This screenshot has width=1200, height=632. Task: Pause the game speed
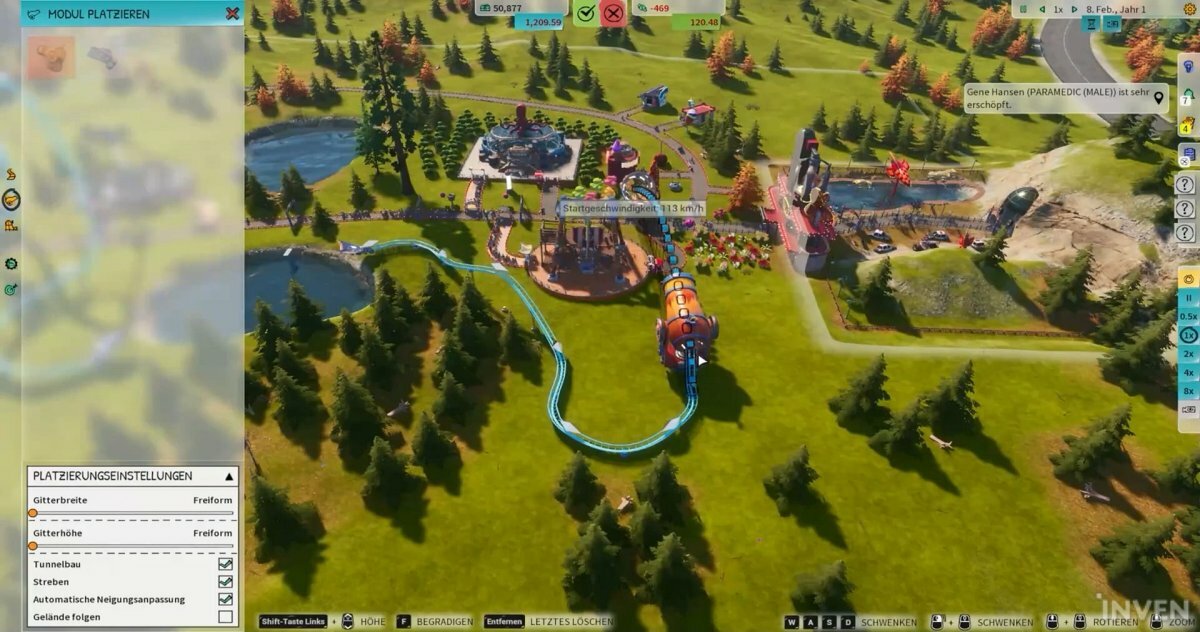point(1189,298)
